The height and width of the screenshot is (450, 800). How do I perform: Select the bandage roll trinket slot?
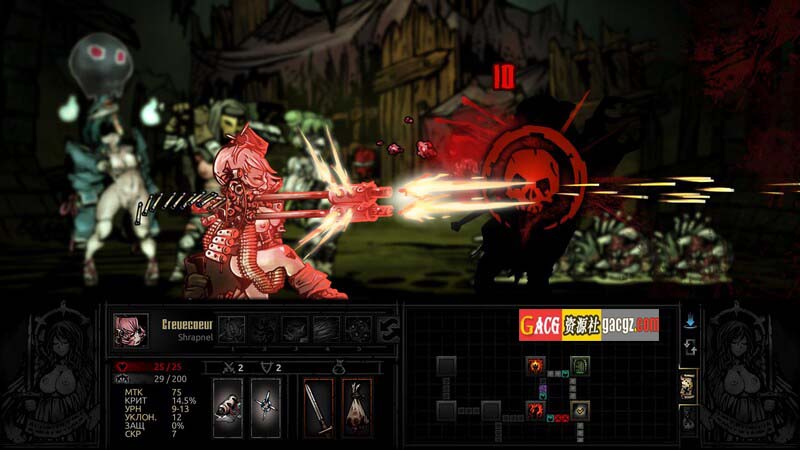click(227, 407)
